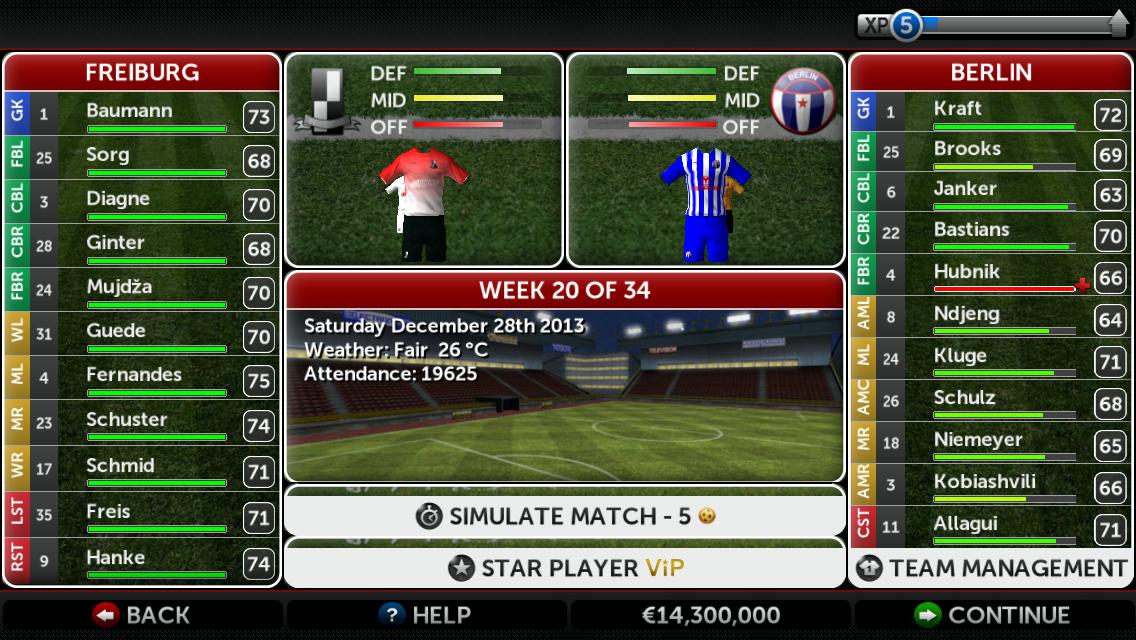
Task: Pick striker Hanke in Freiburg list
Action: tap(141, 561)
